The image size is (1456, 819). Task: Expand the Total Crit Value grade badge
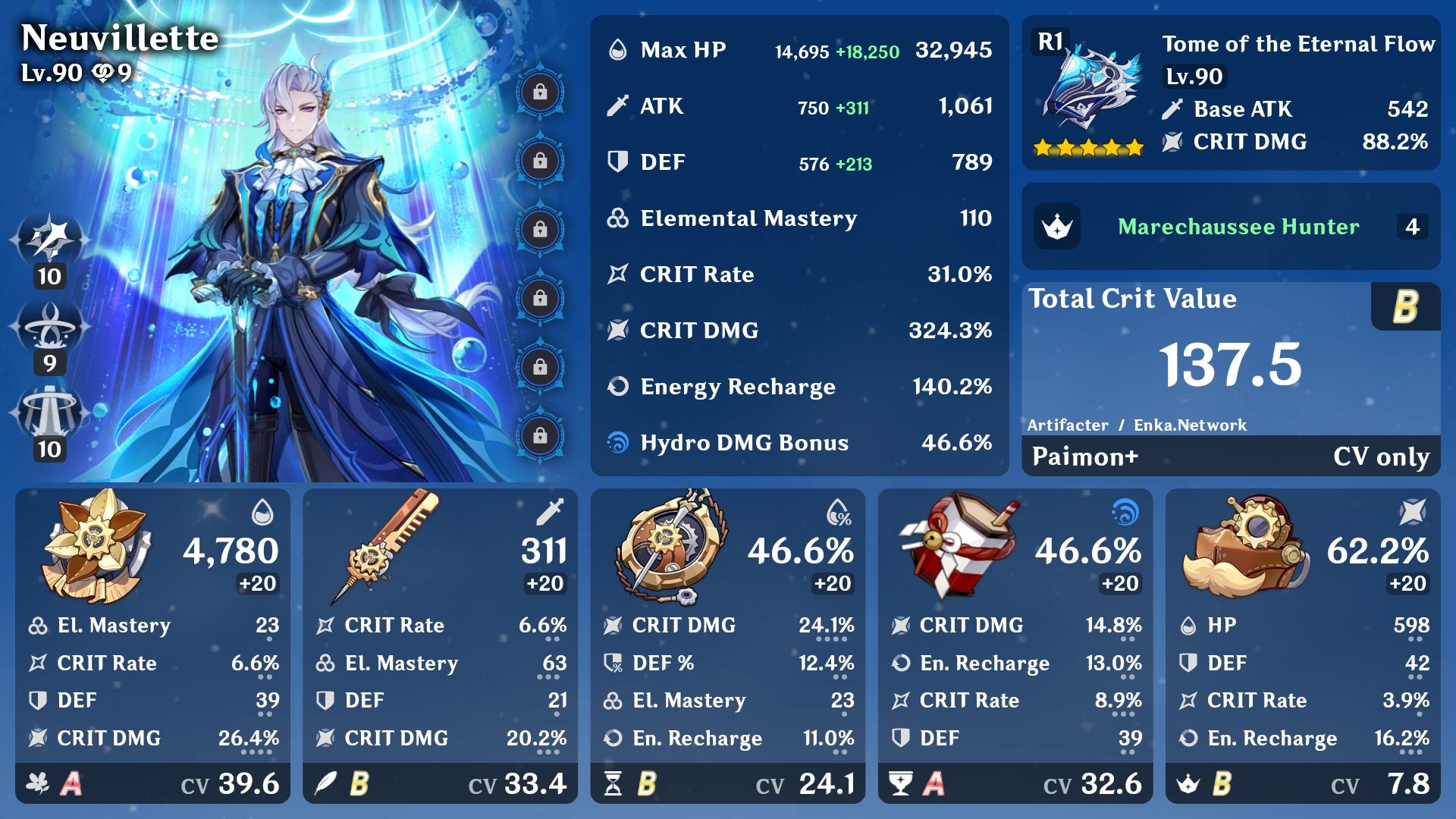pyautogui.click(x=1405, y=307)
